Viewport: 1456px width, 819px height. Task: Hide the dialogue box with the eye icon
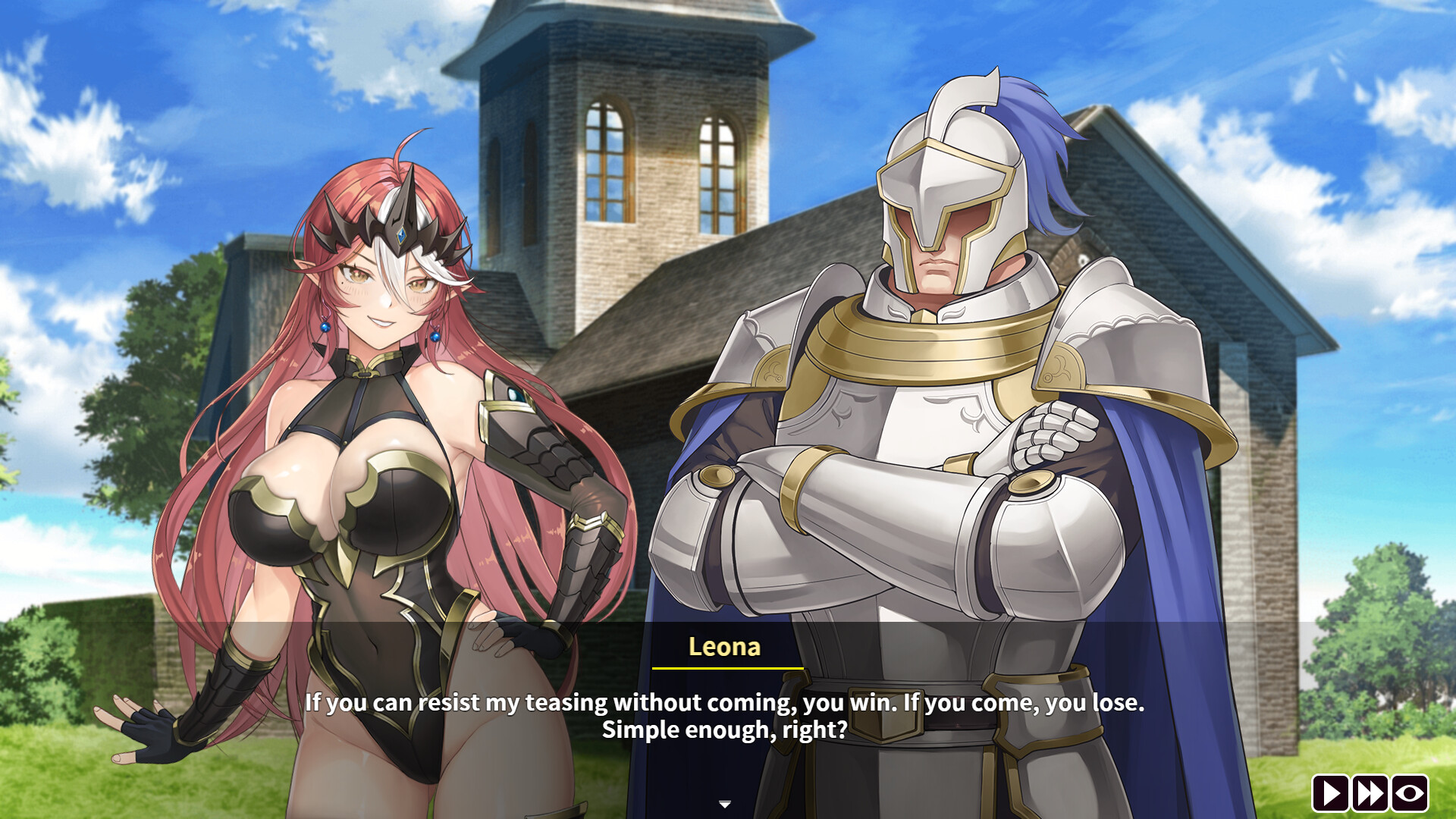[x=1410, y=793]
